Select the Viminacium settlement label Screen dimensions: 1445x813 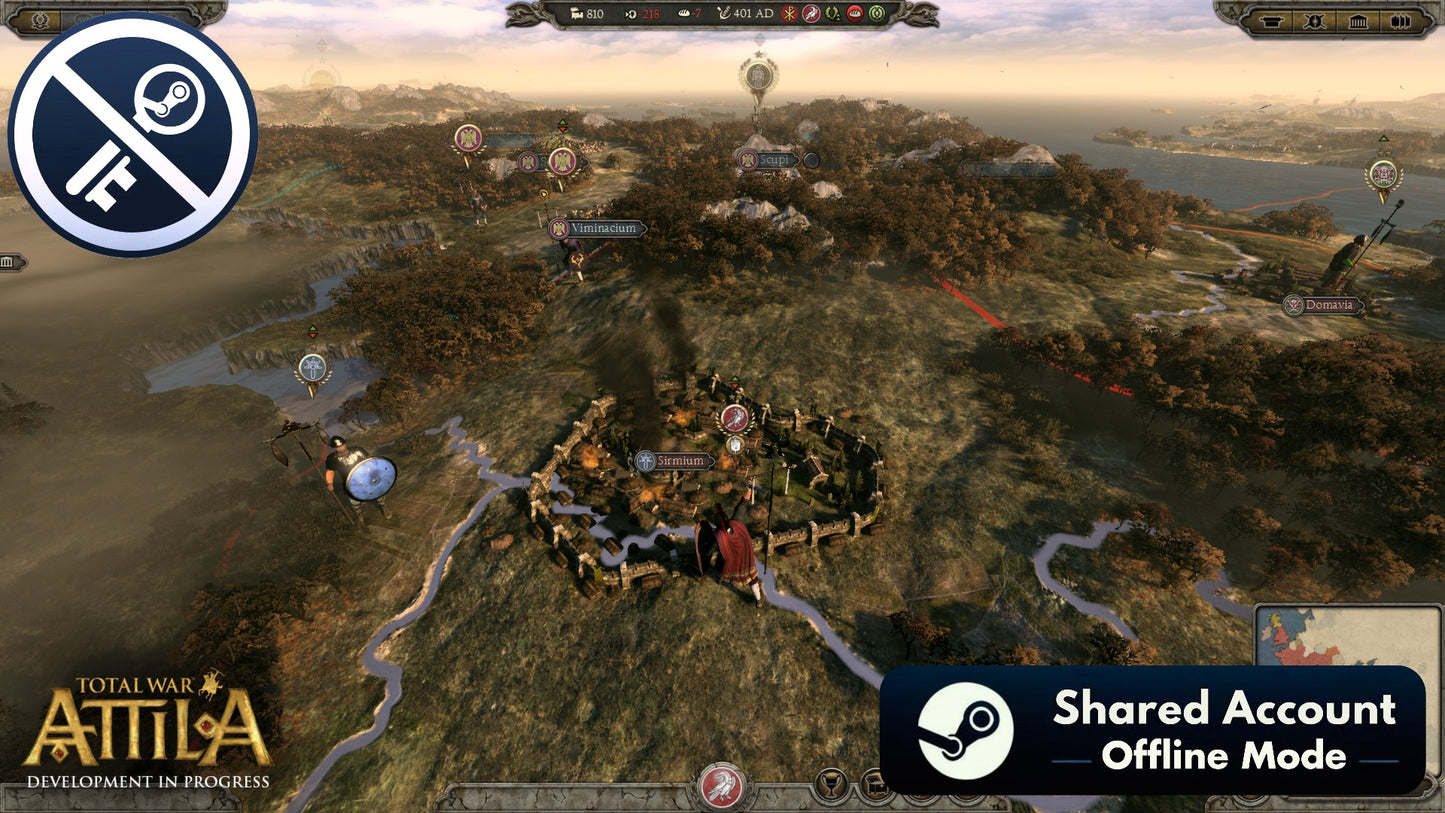tap(598, 229)
